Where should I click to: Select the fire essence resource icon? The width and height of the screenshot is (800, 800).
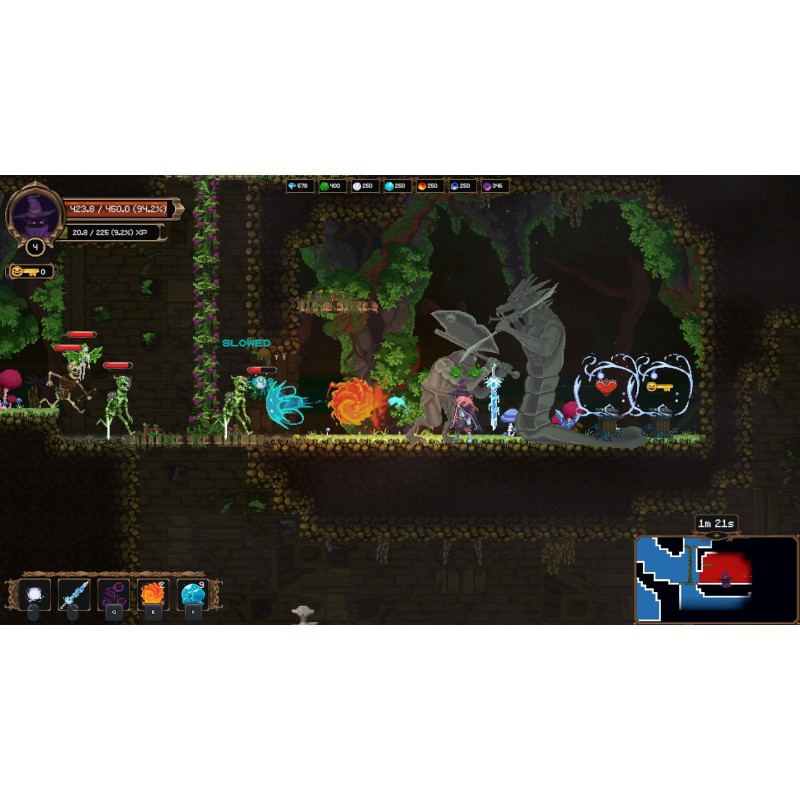pos(423,186)
